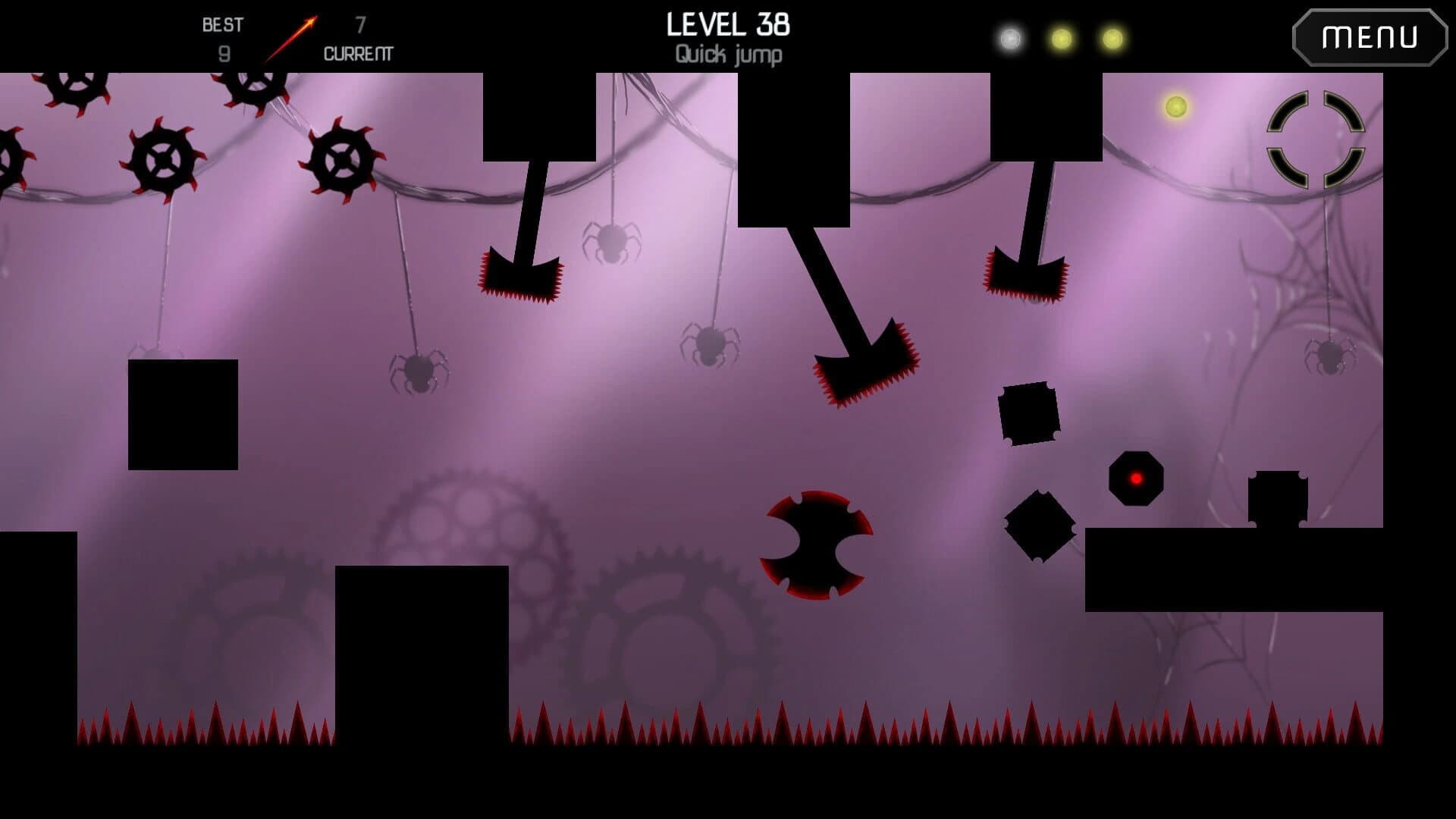
Task: Click the octagon with the red dot
Action: [x=1136, y=479]
